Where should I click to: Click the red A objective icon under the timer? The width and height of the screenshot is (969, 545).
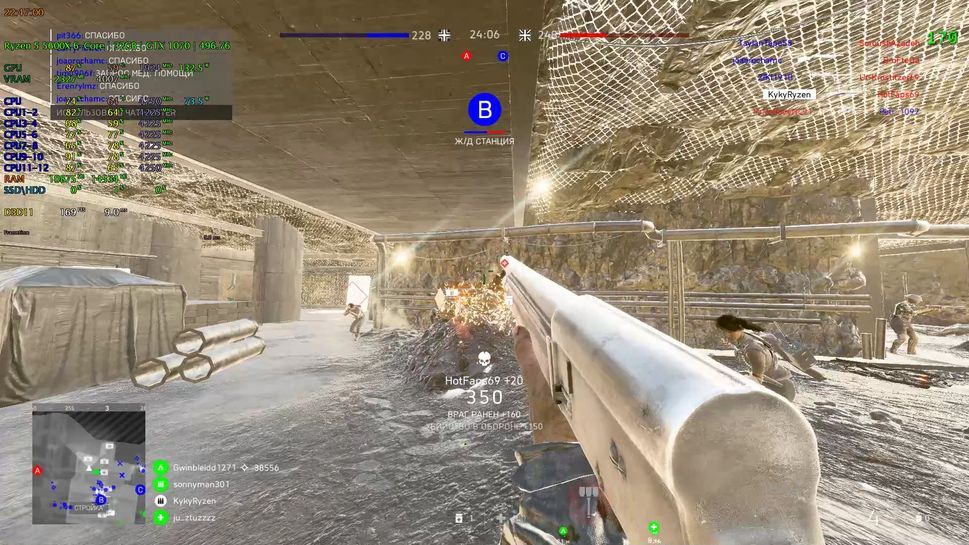click(x=466, y=56)
